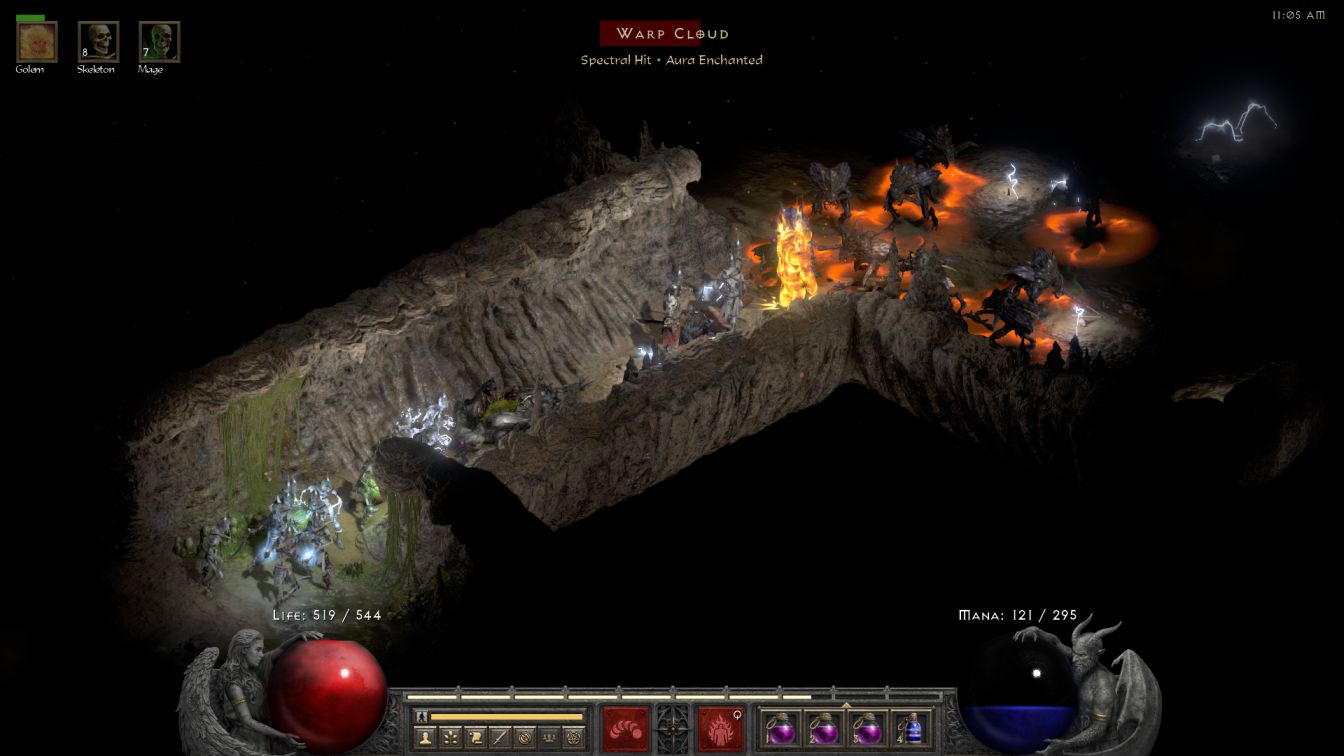Use the purple potion in belt slot 2
1344x756 pixels.
pos(825,727)
